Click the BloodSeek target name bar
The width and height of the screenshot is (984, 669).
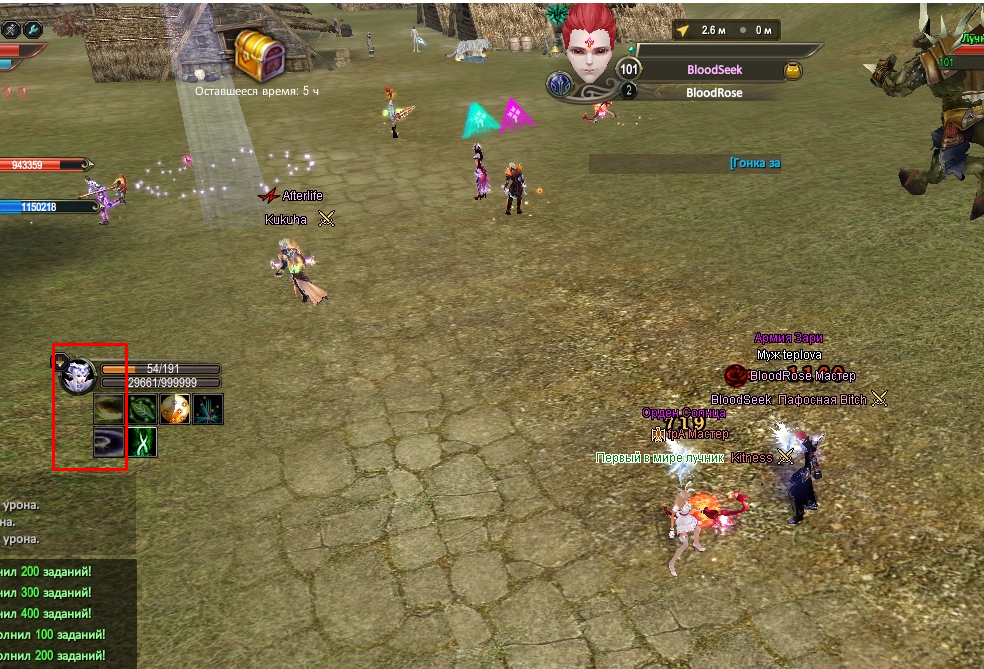(x=714, y=70)
